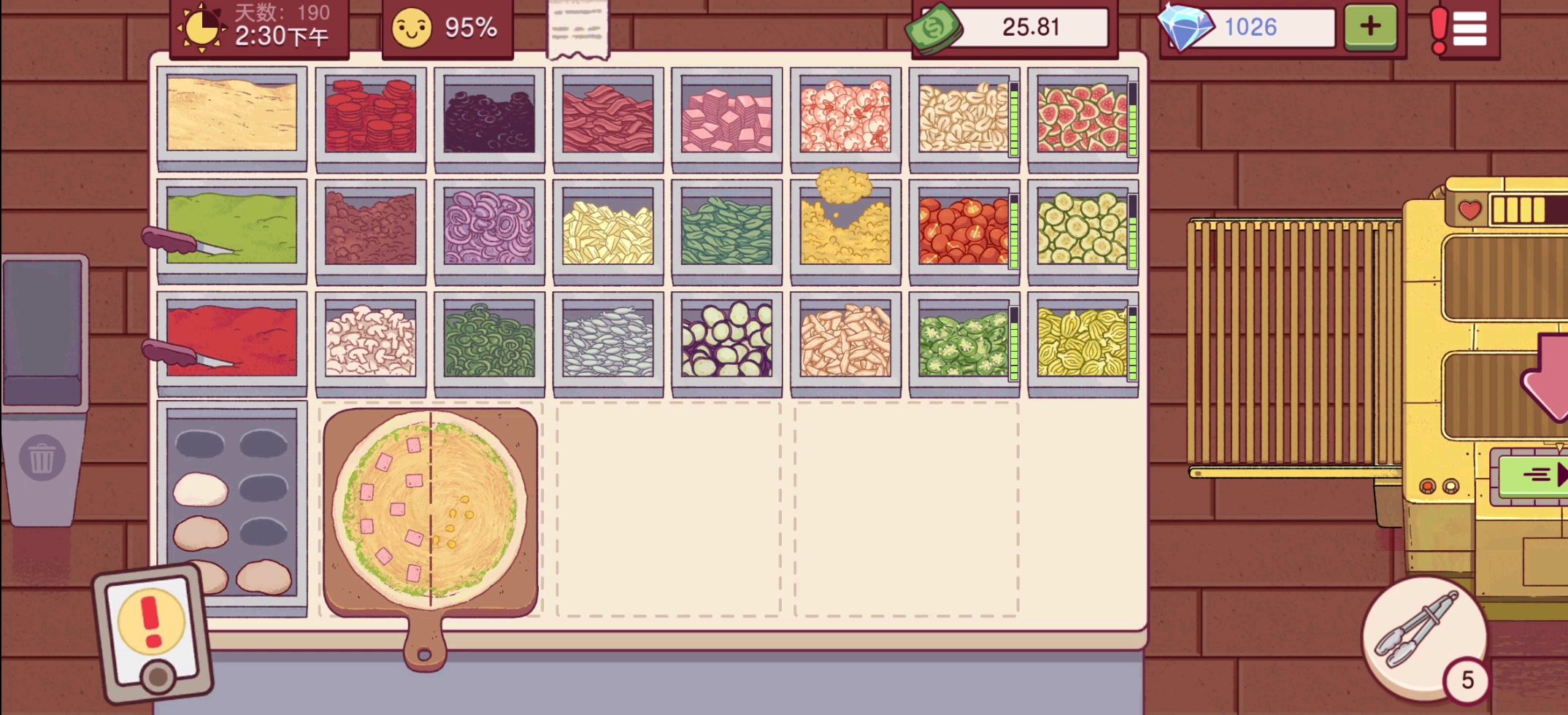Open the tablet with exclamation alert
The image size is (1568, 715).
[152, 632]
